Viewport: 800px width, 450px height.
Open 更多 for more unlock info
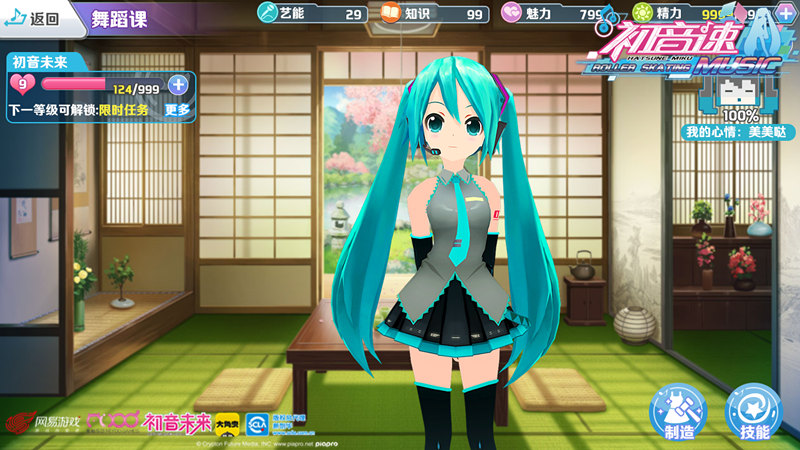pyautogui.click(x=177, y=109)
